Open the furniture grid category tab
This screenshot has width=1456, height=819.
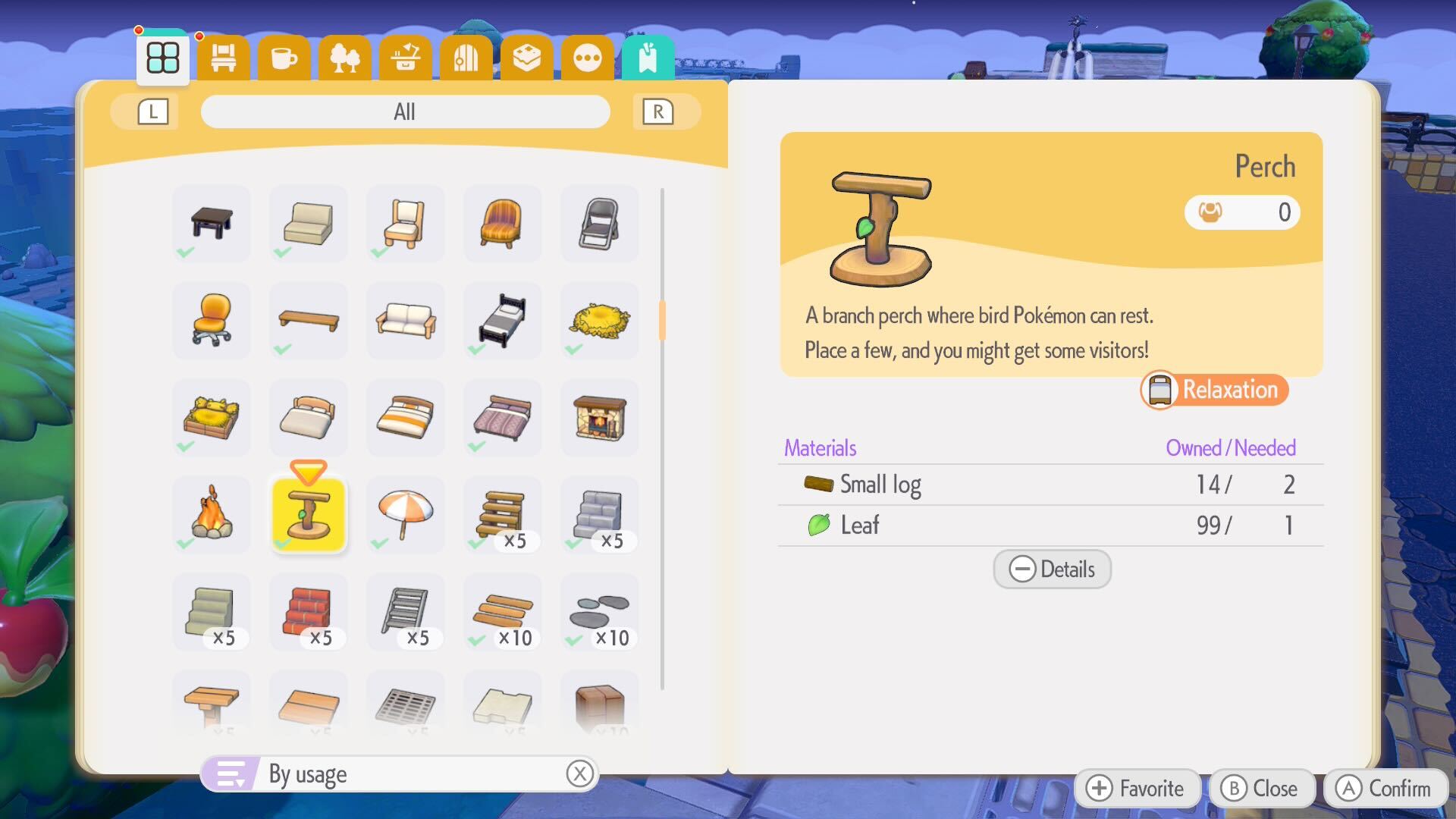click(x=162, y=57)
